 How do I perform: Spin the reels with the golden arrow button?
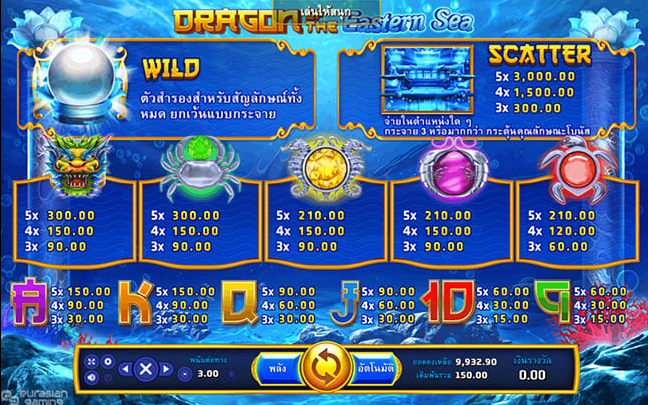[324, 368]
